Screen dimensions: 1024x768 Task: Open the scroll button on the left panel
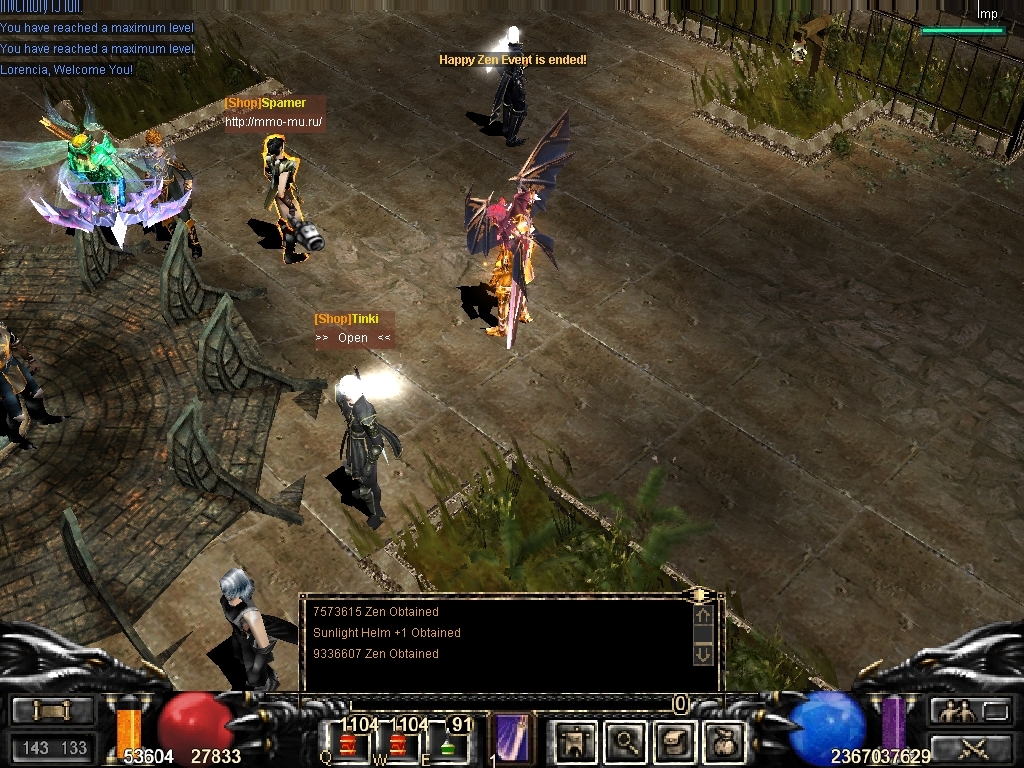coord(52,711)
